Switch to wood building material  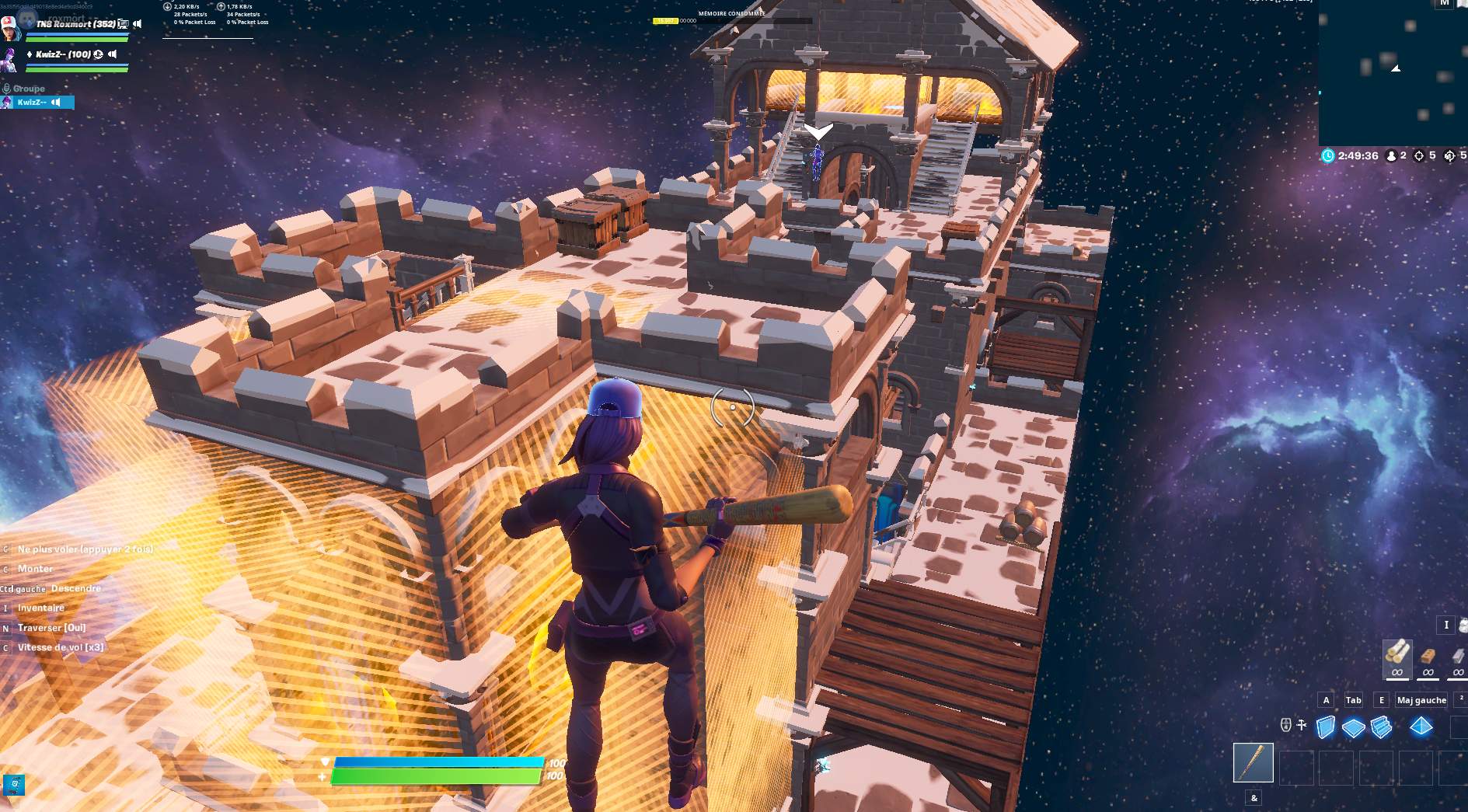click(1397, 657)
